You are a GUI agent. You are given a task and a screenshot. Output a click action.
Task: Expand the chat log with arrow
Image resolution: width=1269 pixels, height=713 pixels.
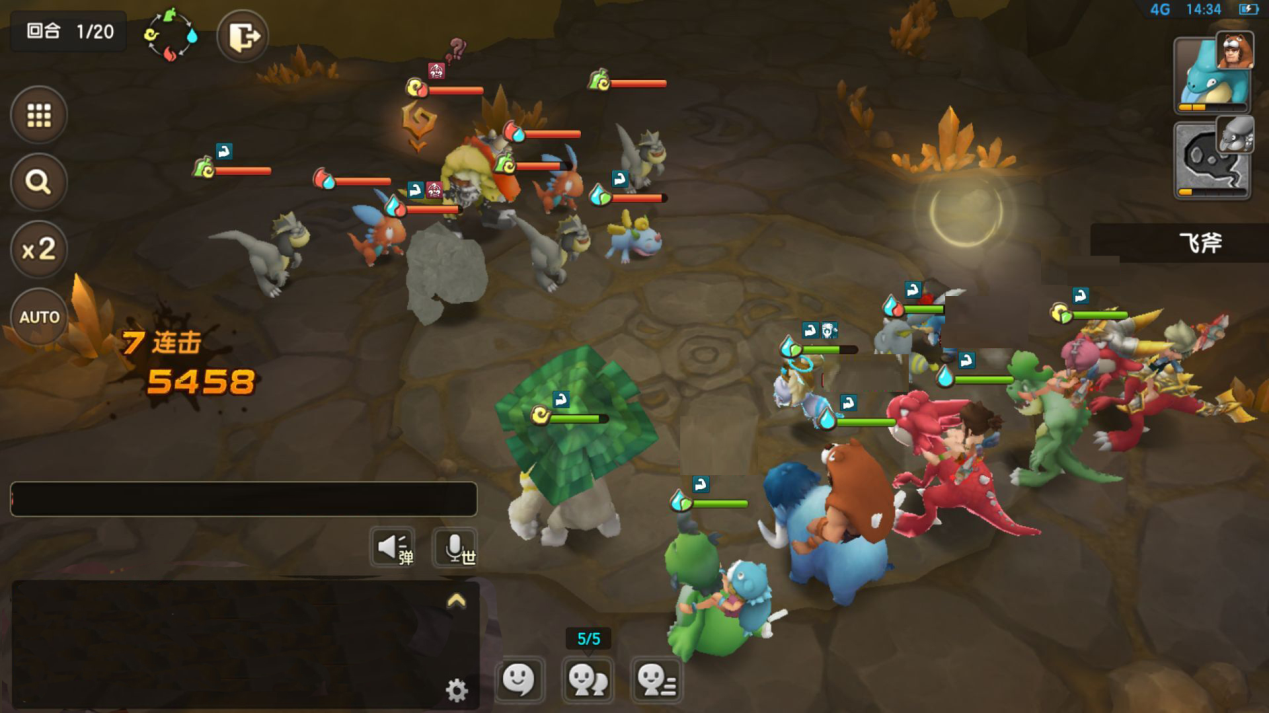(x=456, y=601)
